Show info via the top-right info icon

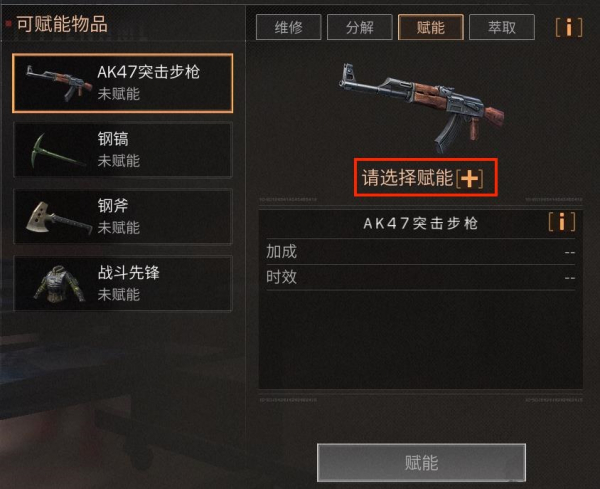tap(569, 27)
